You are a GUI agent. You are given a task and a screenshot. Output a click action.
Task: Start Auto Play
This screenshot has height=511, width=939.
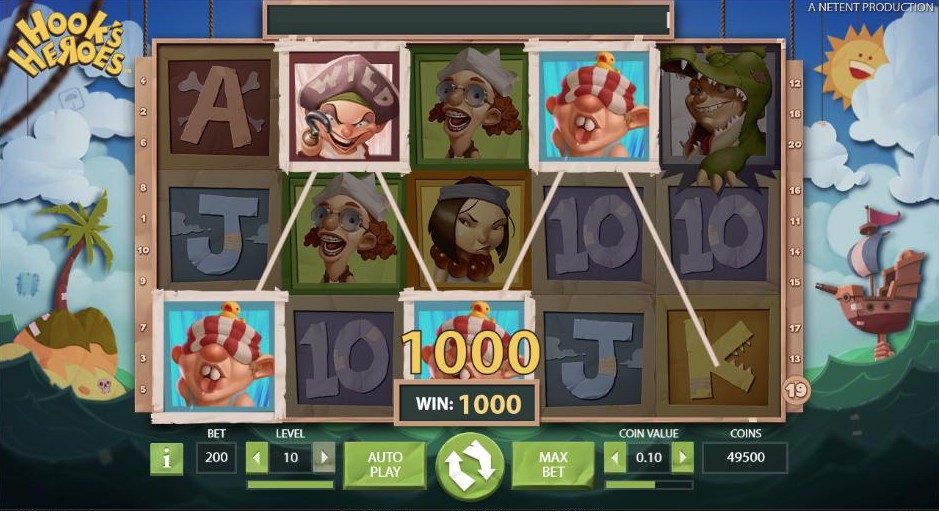[384, 464]
